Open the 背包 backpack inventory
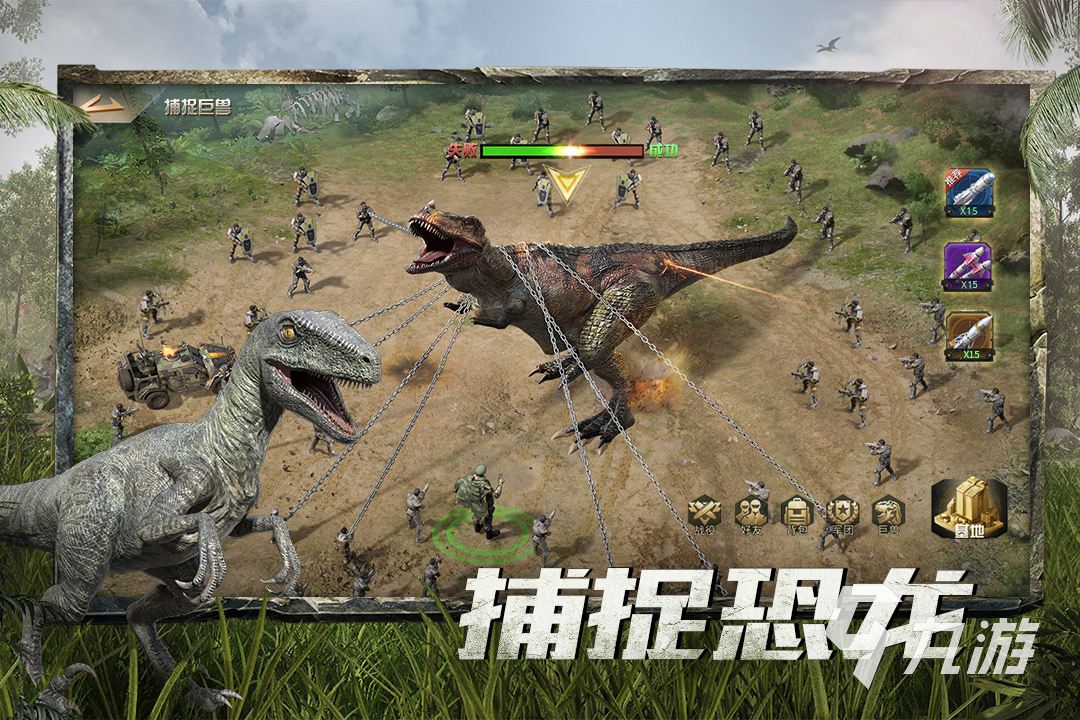This screenshot has height=720, width=1080. coord(797,514)
